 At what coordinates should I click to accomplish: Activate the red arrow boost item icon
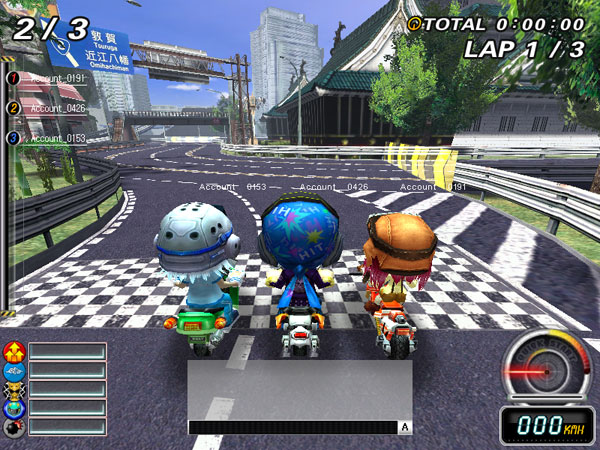click(14, 351)
